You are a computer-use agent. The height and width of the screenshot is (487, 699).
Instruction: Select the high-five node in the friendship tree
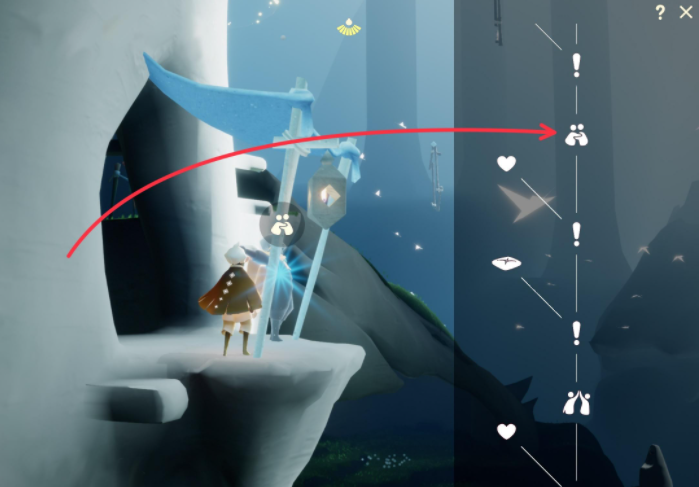click(x=576, y=403)
